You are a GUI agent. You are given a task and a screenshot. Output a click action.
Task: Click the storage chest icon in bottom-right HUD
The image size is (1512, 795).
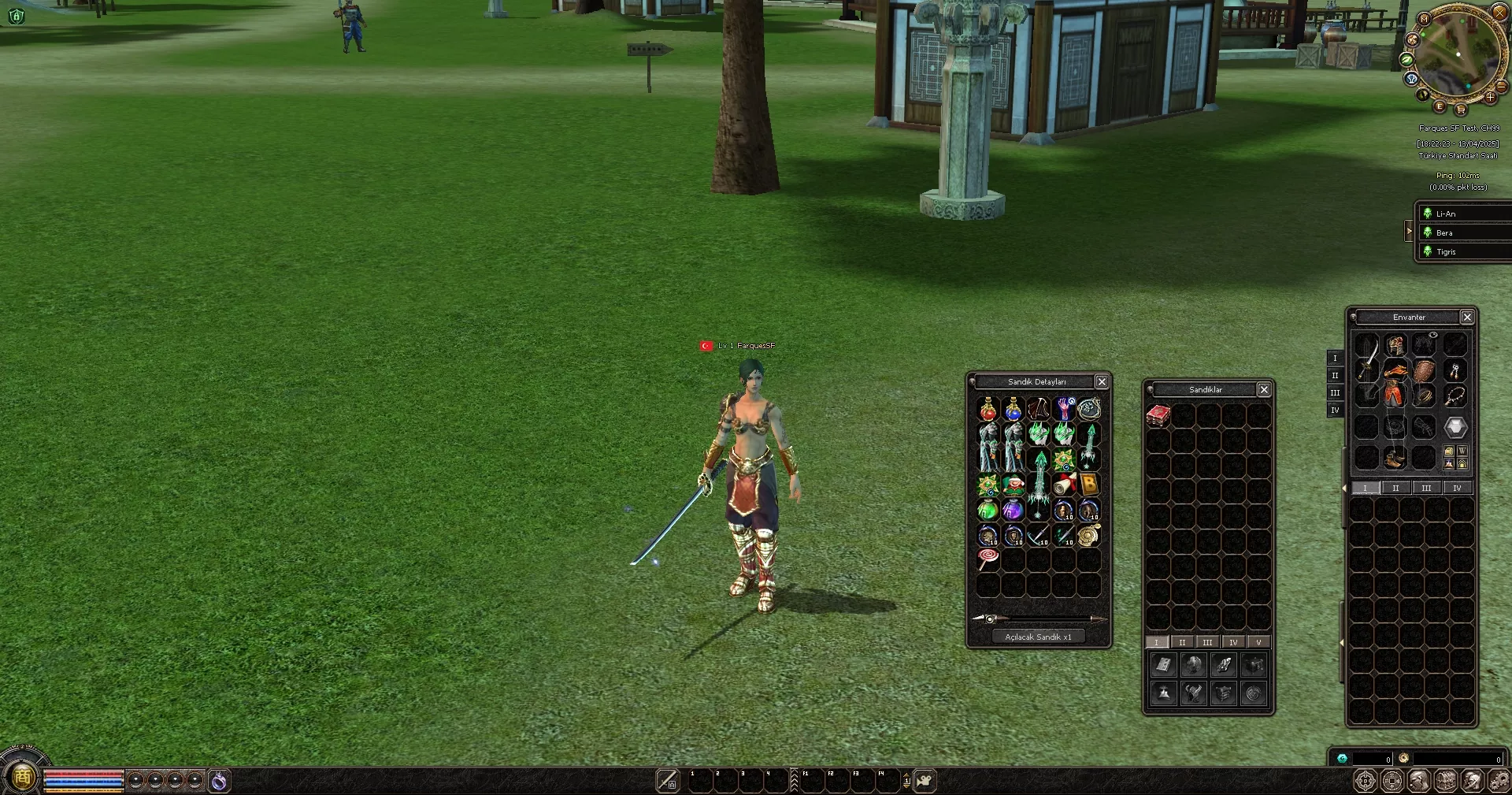[x=1444, y=781]
